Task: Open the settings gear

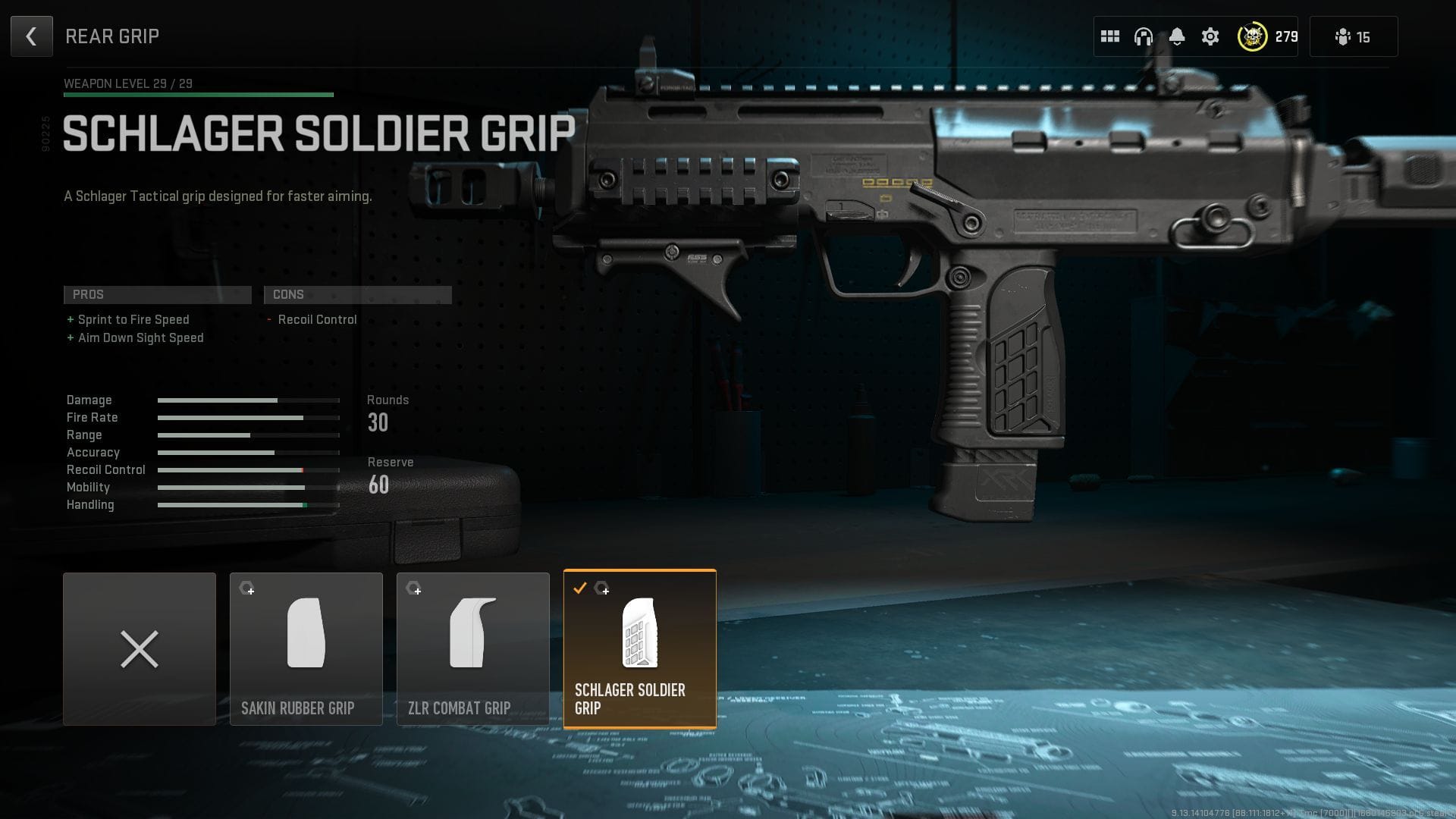Action: [x=1210, y=36]
